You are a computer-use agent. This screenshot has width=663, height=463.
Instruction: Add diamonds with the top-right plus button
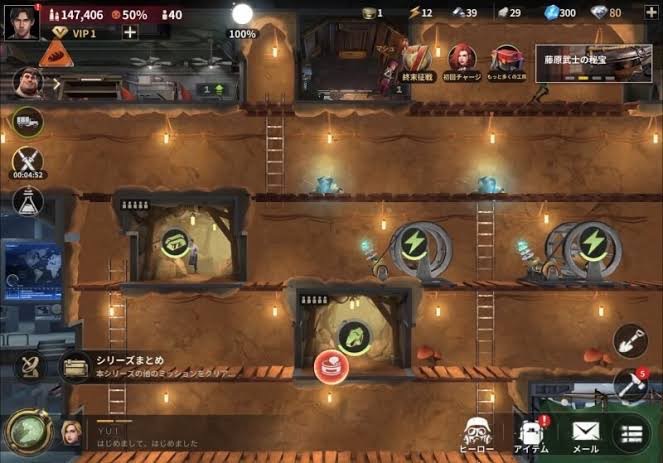tap(652, 12)
